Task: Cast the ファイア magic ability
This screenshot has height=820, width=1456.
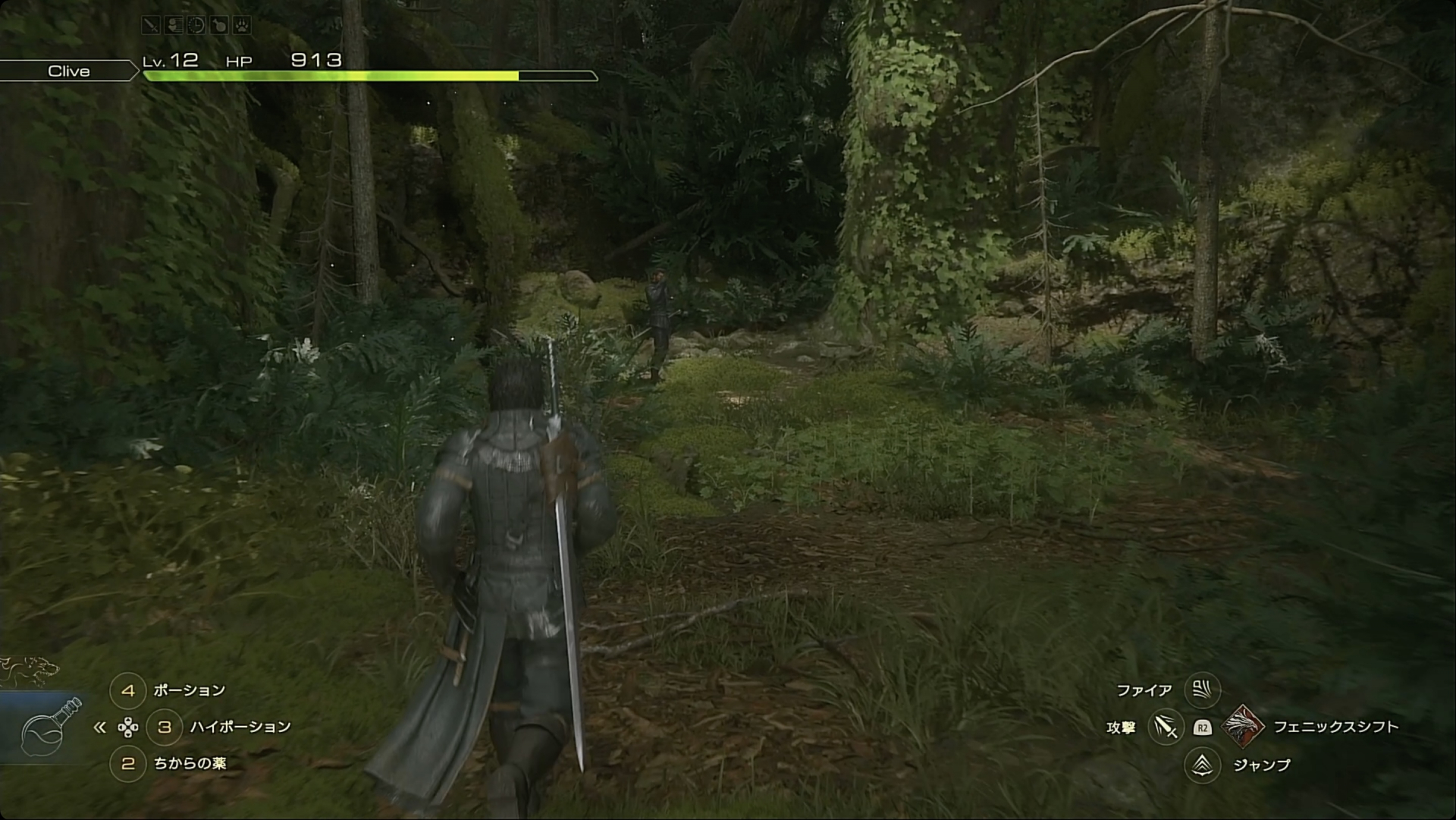Action: tap(1202, 690)
